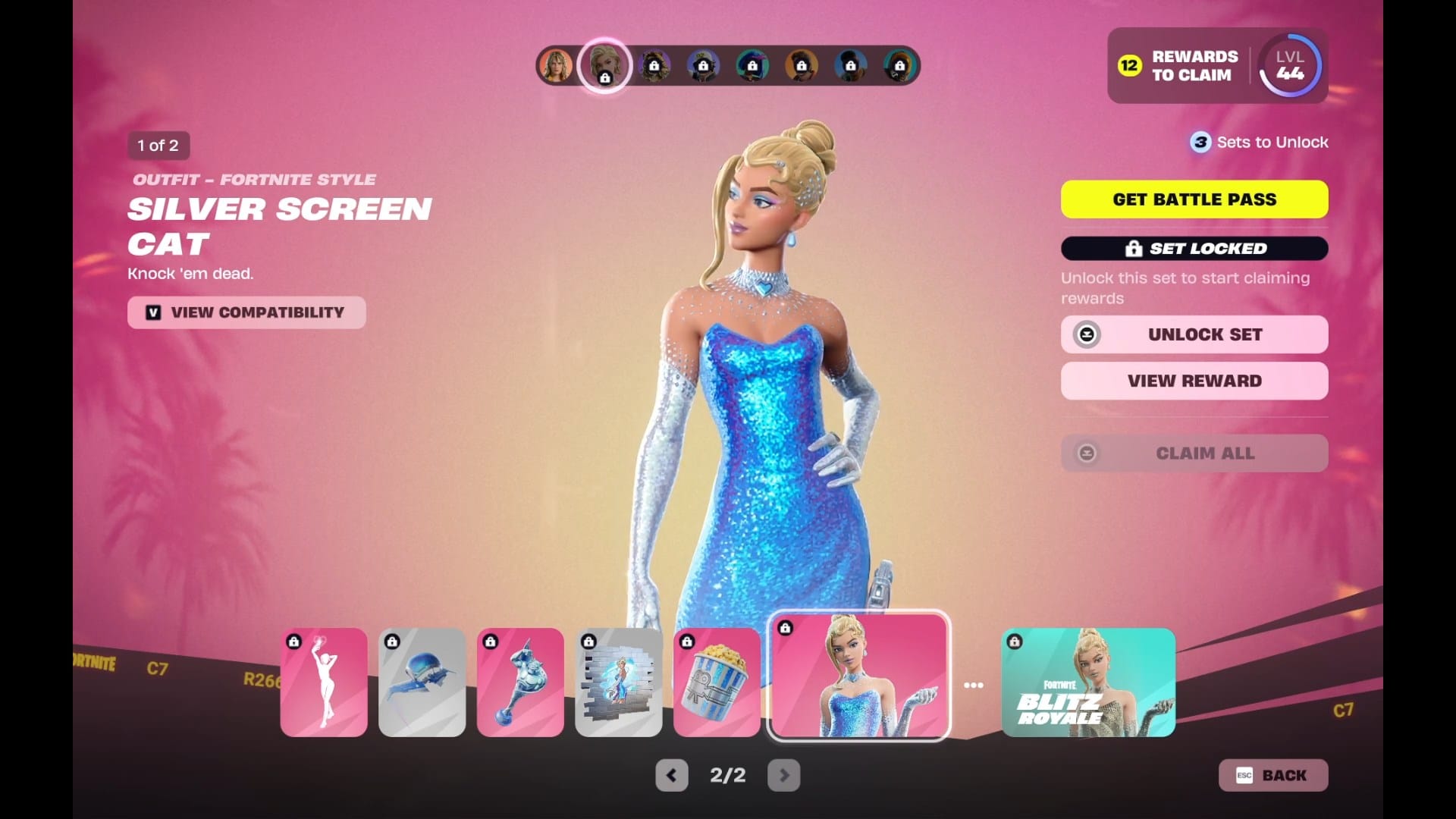The image size is (1456, 819).
Task: Select the silver spray reward tile
Action: point(618,682)
